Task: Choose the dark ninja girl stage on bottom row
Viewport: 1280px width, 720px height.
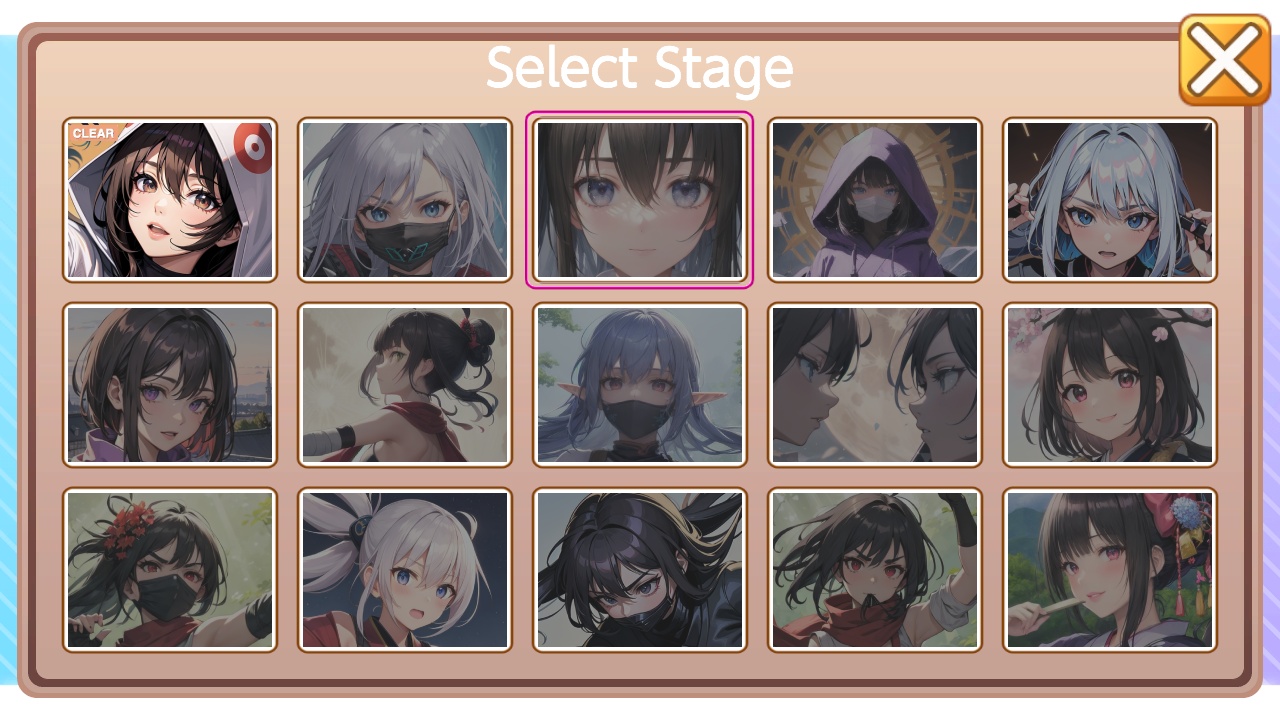Action: coord(639,570)
